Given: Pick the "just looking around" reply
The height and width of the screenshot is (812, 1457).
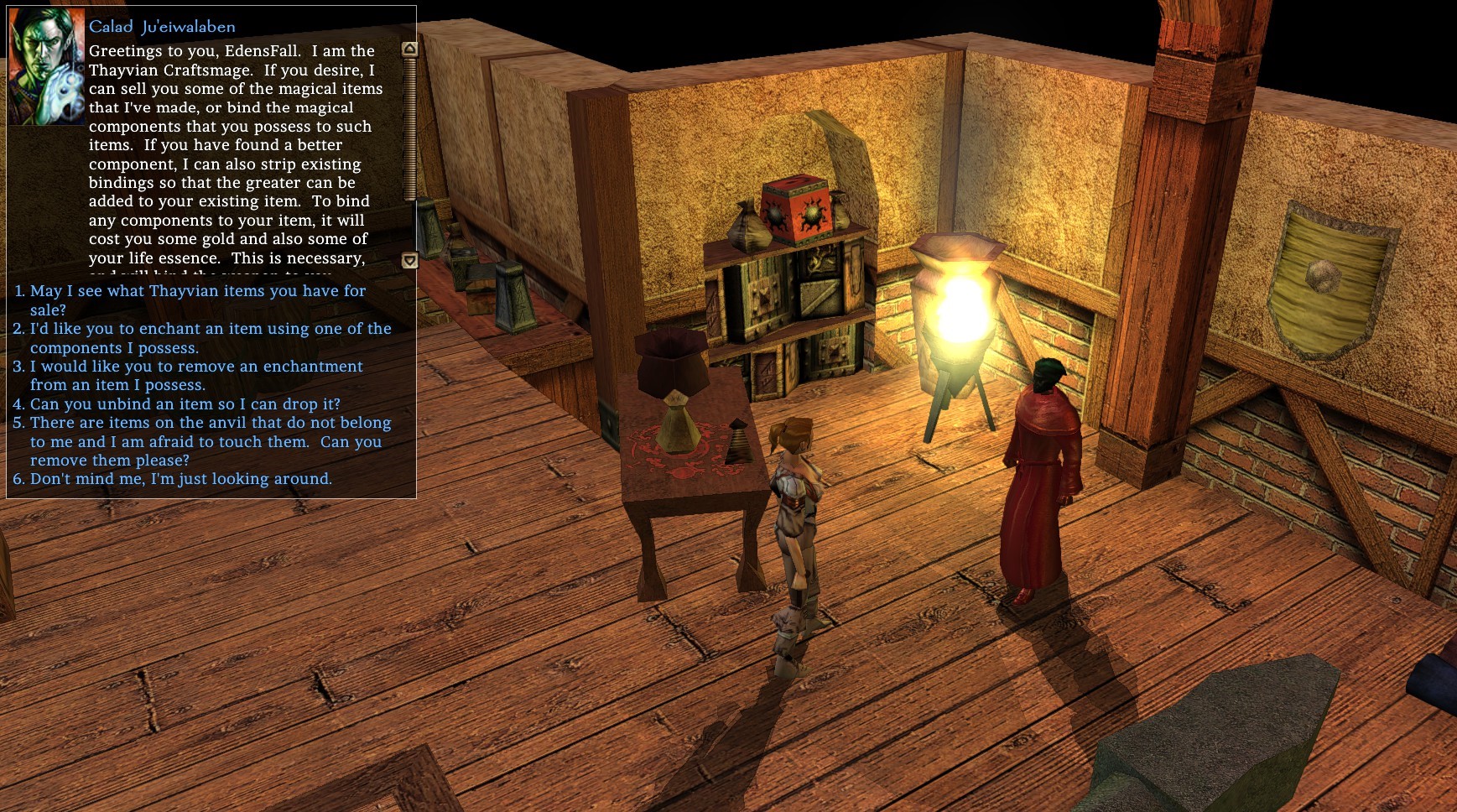Looking at the screenshot, I should (x=180, y=479).
